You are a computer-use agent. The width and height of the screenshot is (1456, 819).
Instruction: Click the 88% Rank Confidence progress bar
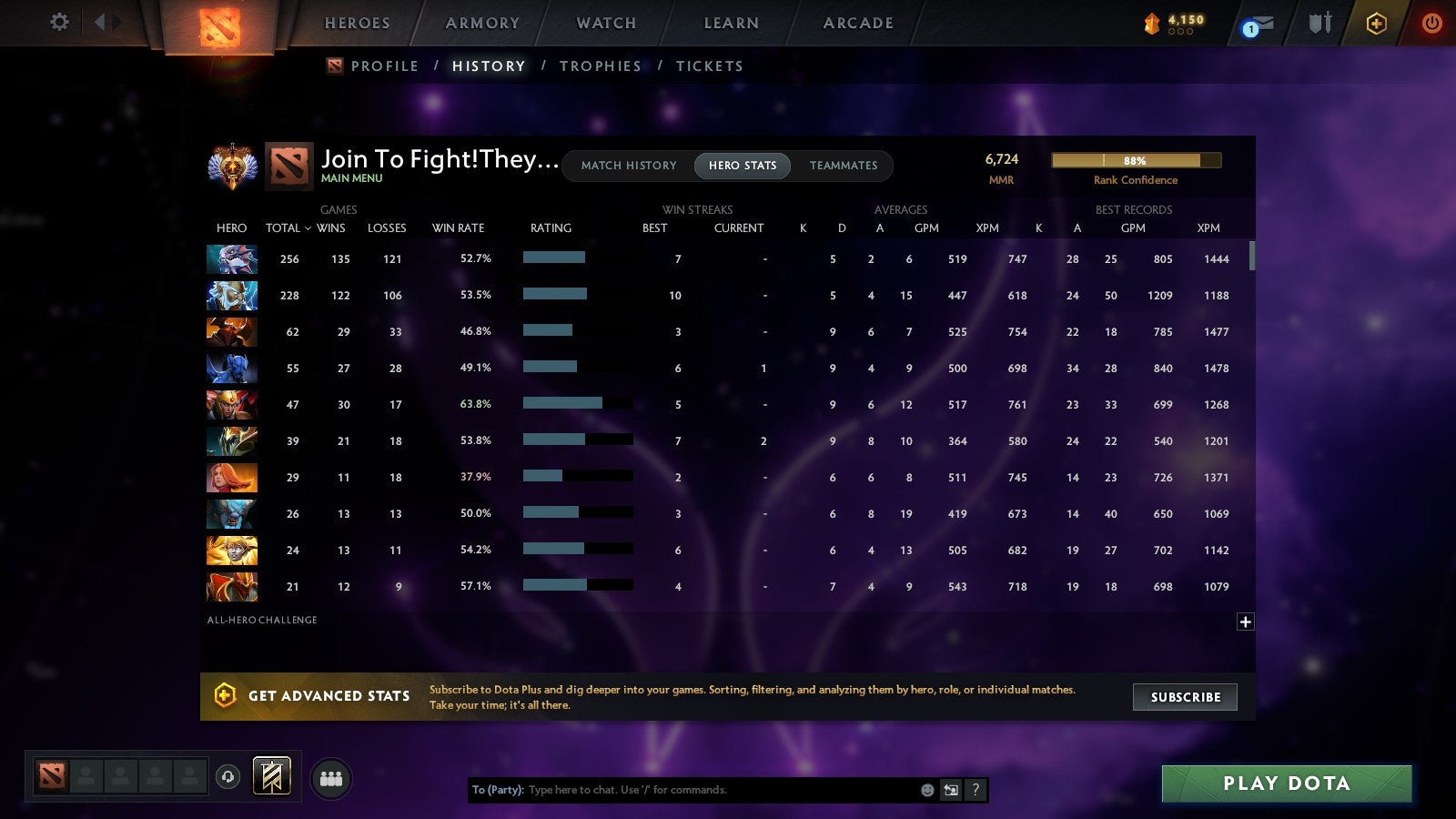(x=1136, y=160)
